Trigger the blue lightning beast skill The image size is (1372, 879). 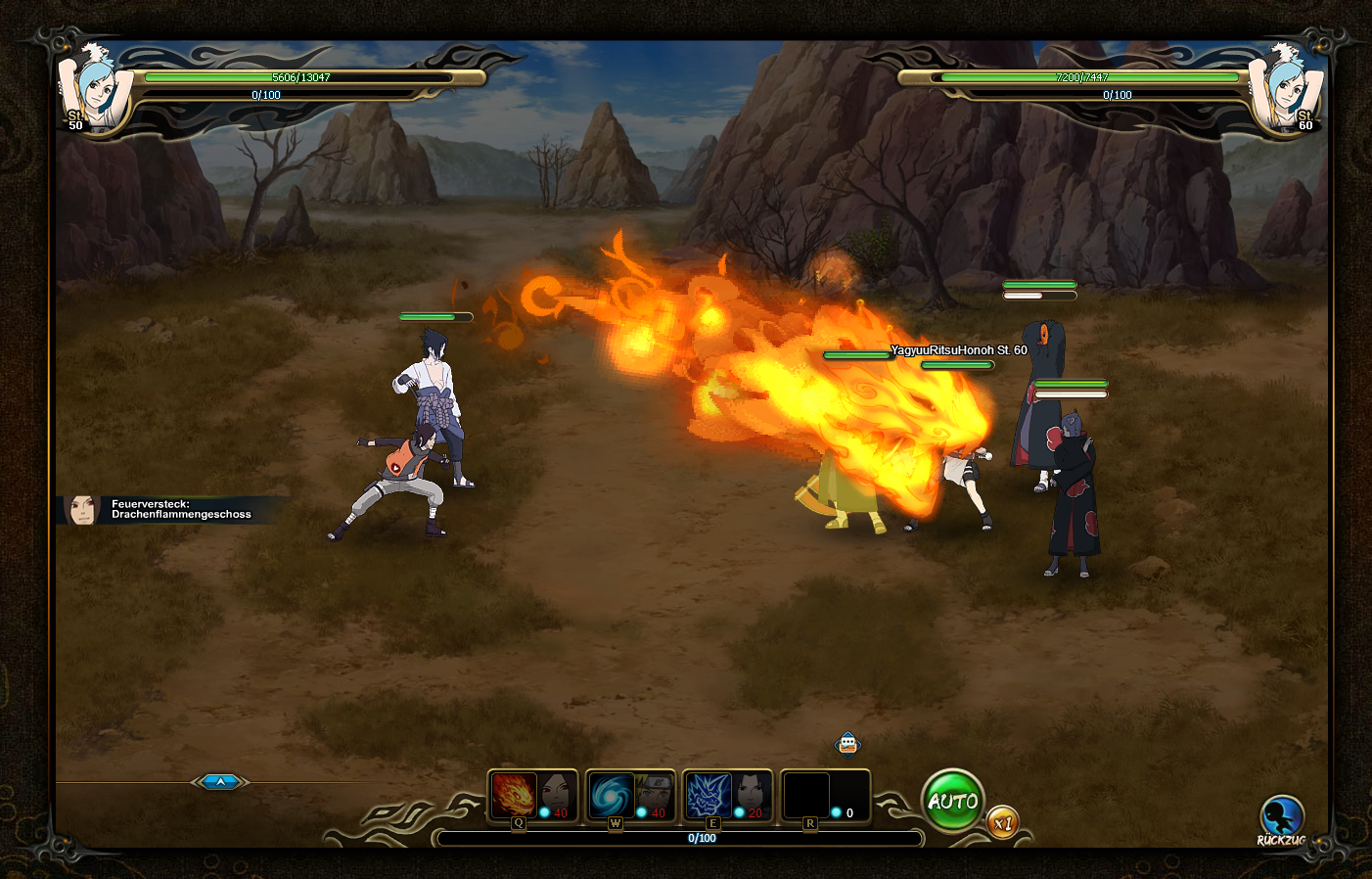(709, 795)
